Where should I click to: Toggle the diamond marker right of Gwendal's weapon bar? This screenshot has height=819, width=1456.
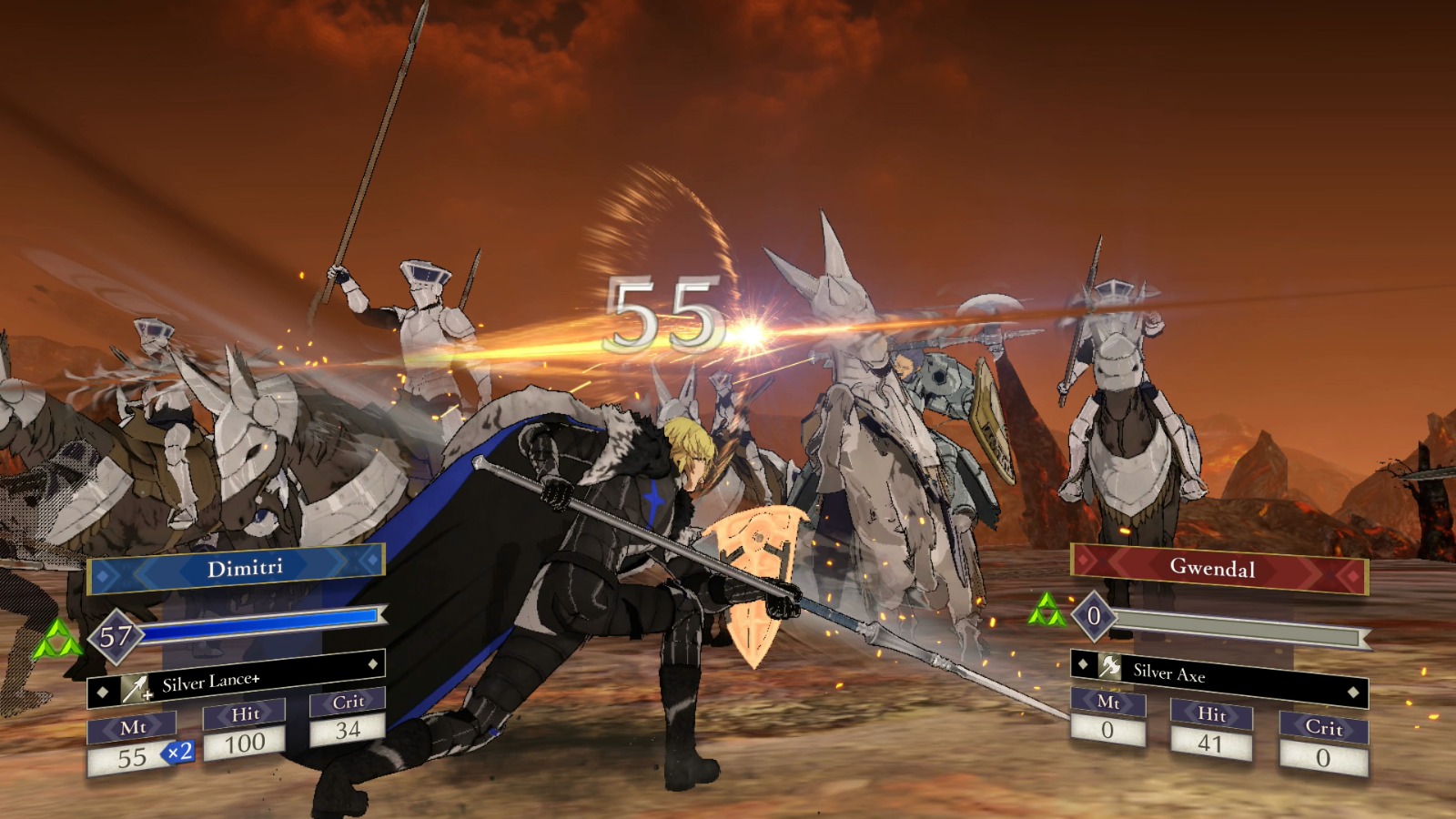click(x=1355, y=693)
